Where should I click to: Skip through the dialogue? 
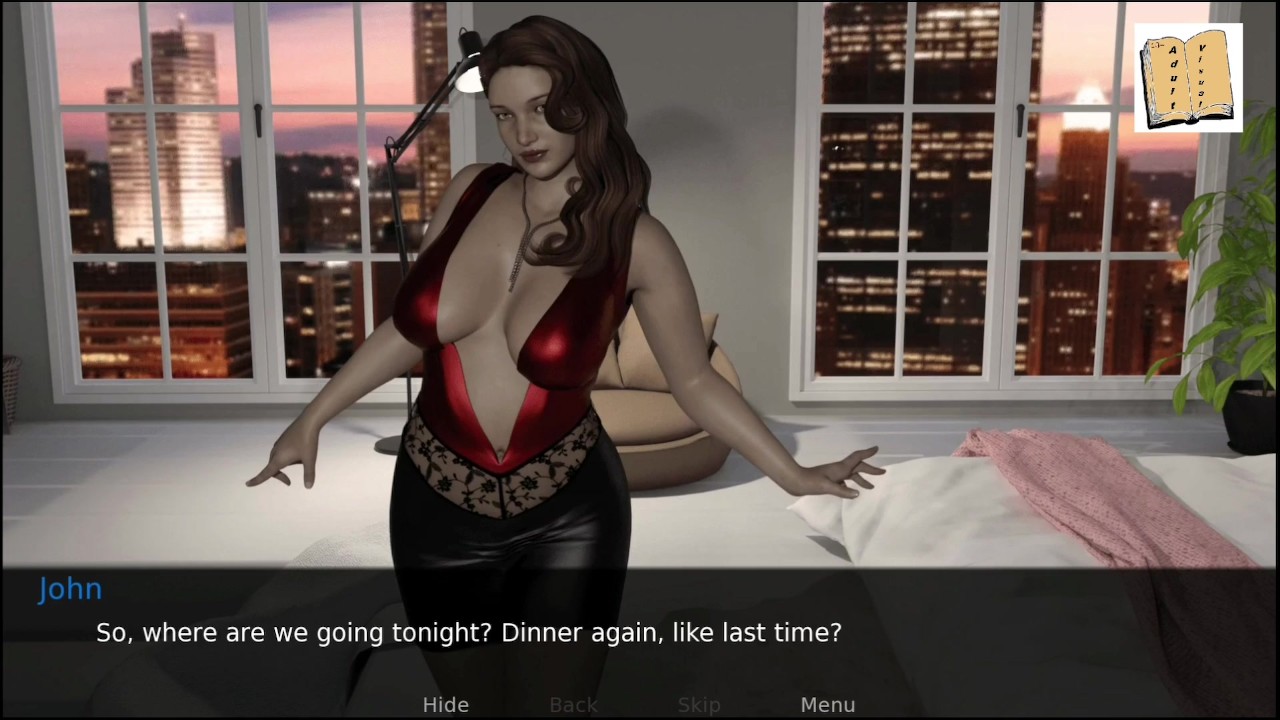699,705
